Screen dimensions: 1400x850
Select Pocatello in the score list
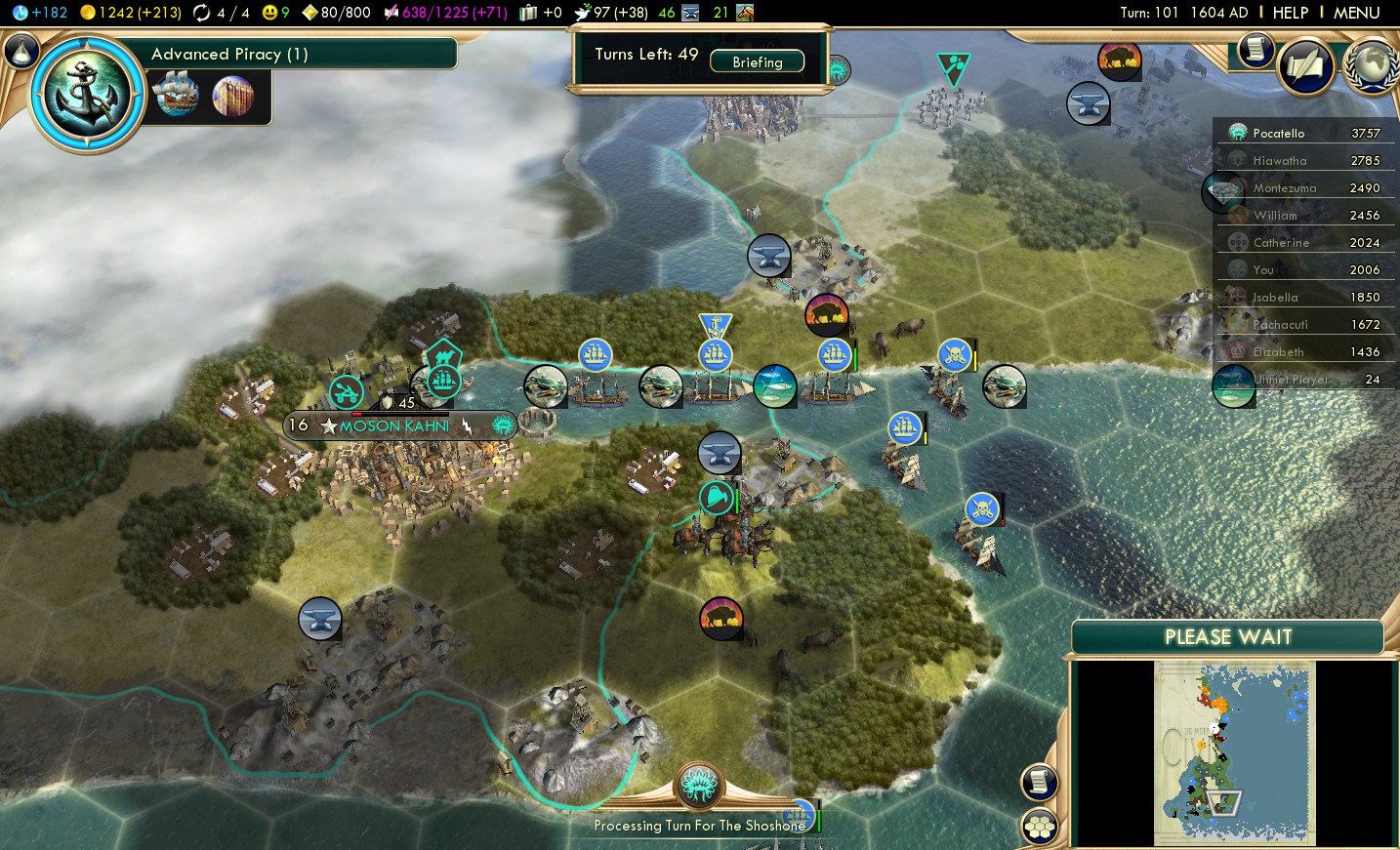click(1279, 134)
